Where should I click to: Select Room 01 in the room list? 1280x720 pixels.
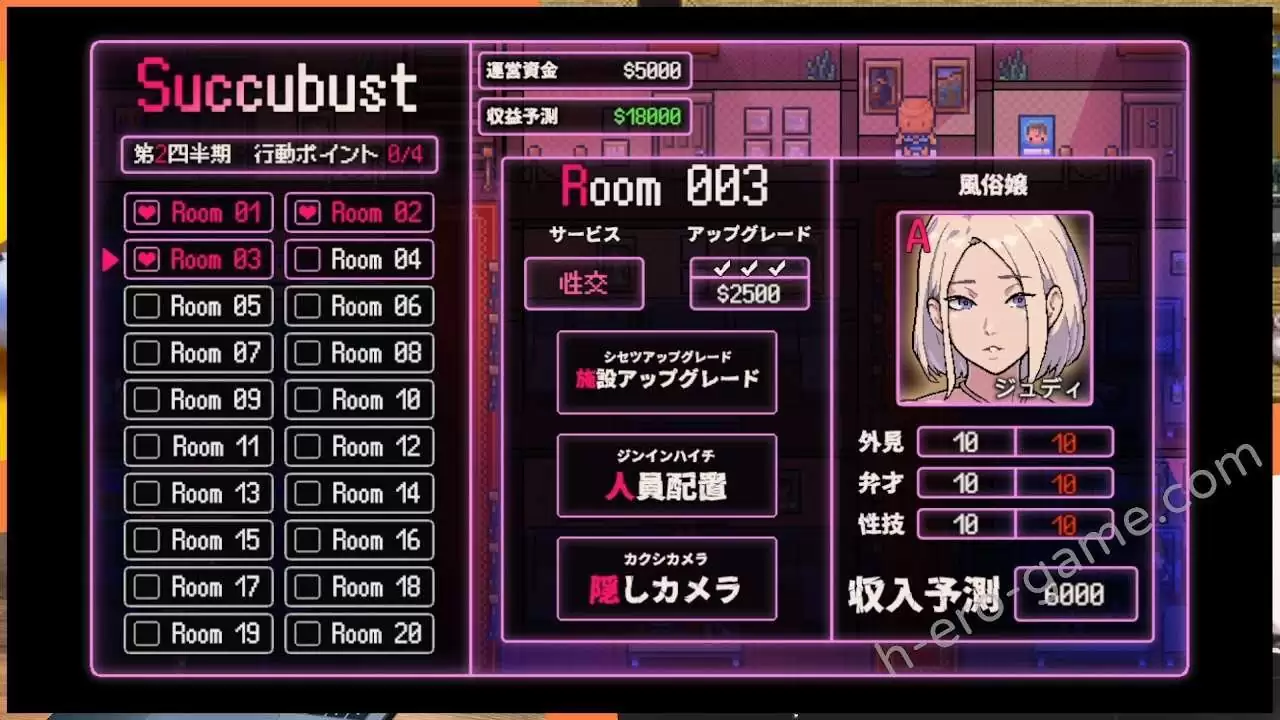click(198, 213)
